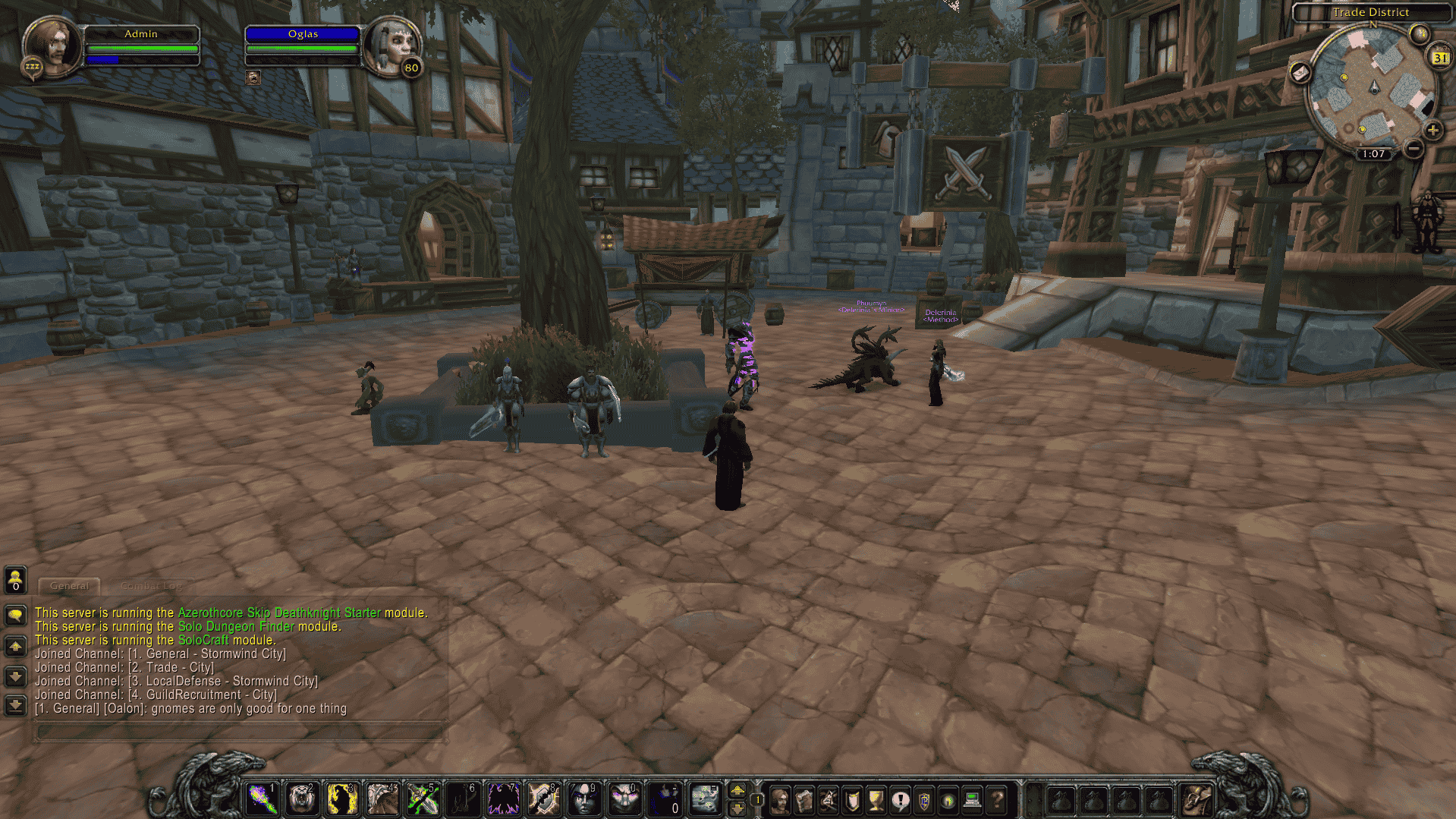The height and width of the screenshot is (819, 1456).
Task: Page down the action bar with the arrow
Action: click(x=737, y=809)
